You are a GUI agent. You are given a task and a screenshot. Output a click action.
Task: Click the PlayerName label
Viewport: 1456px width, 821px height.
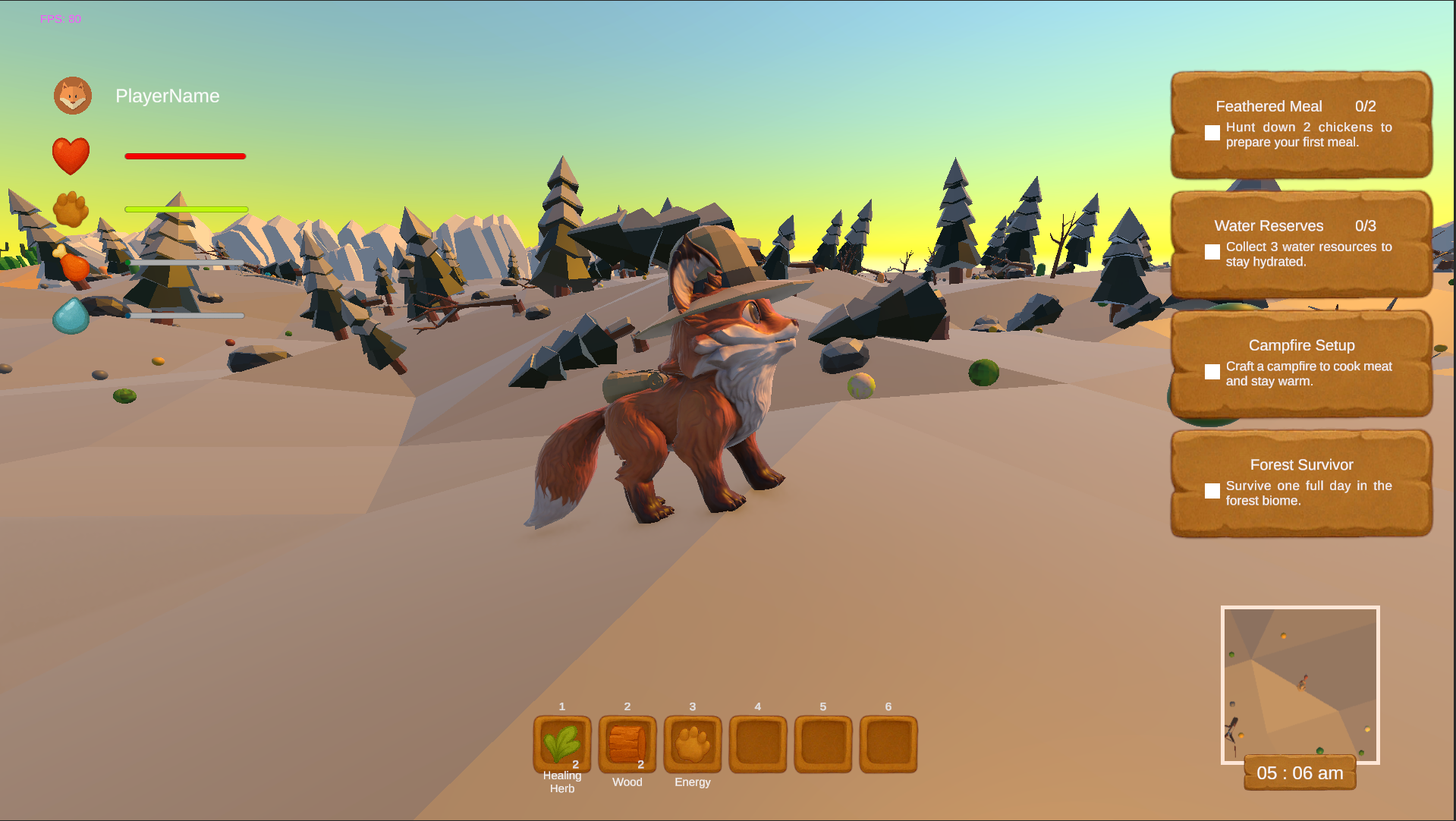(x=167, y=96)
